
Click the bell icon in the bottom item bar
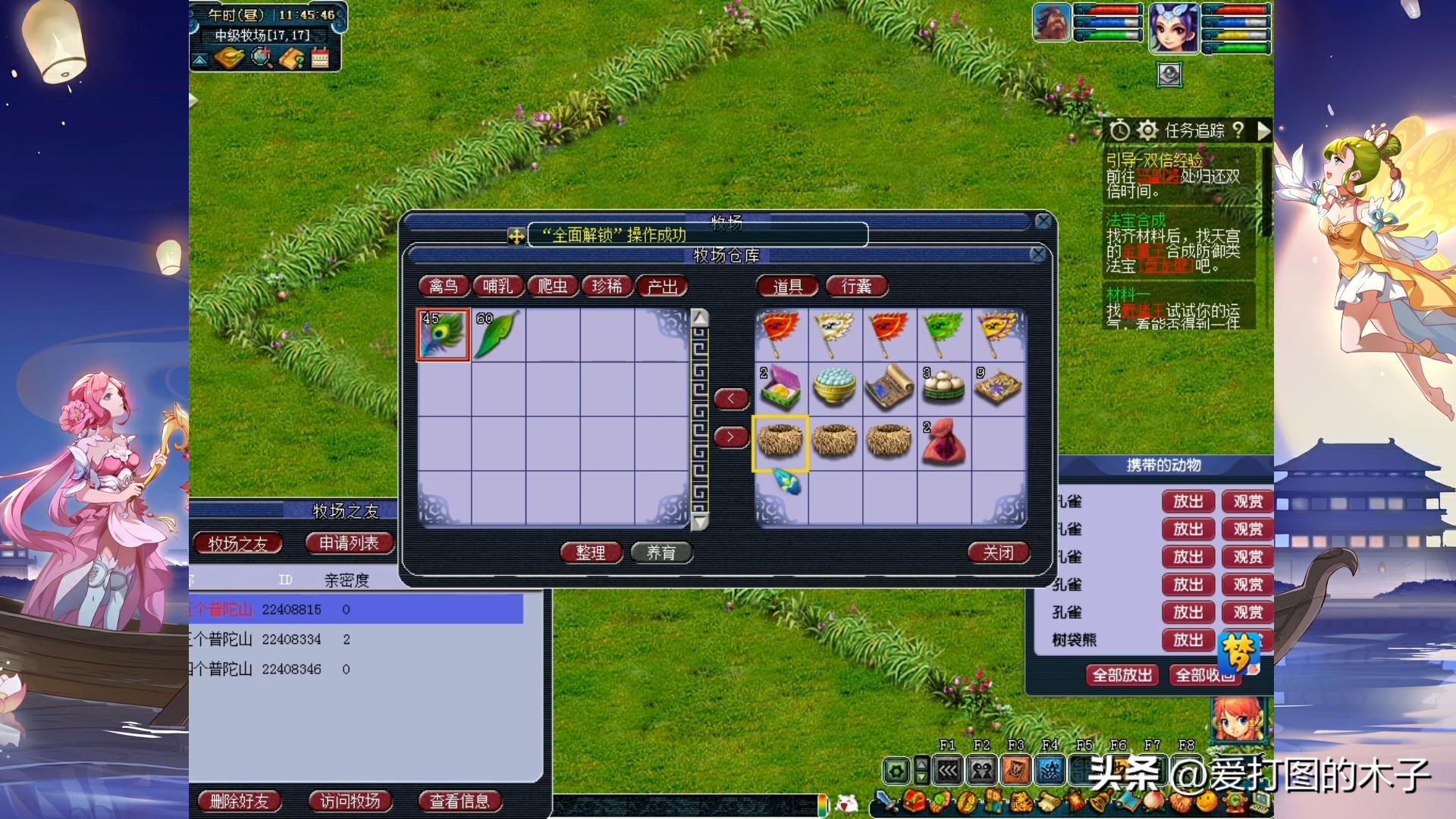(x=1100, y=802)
